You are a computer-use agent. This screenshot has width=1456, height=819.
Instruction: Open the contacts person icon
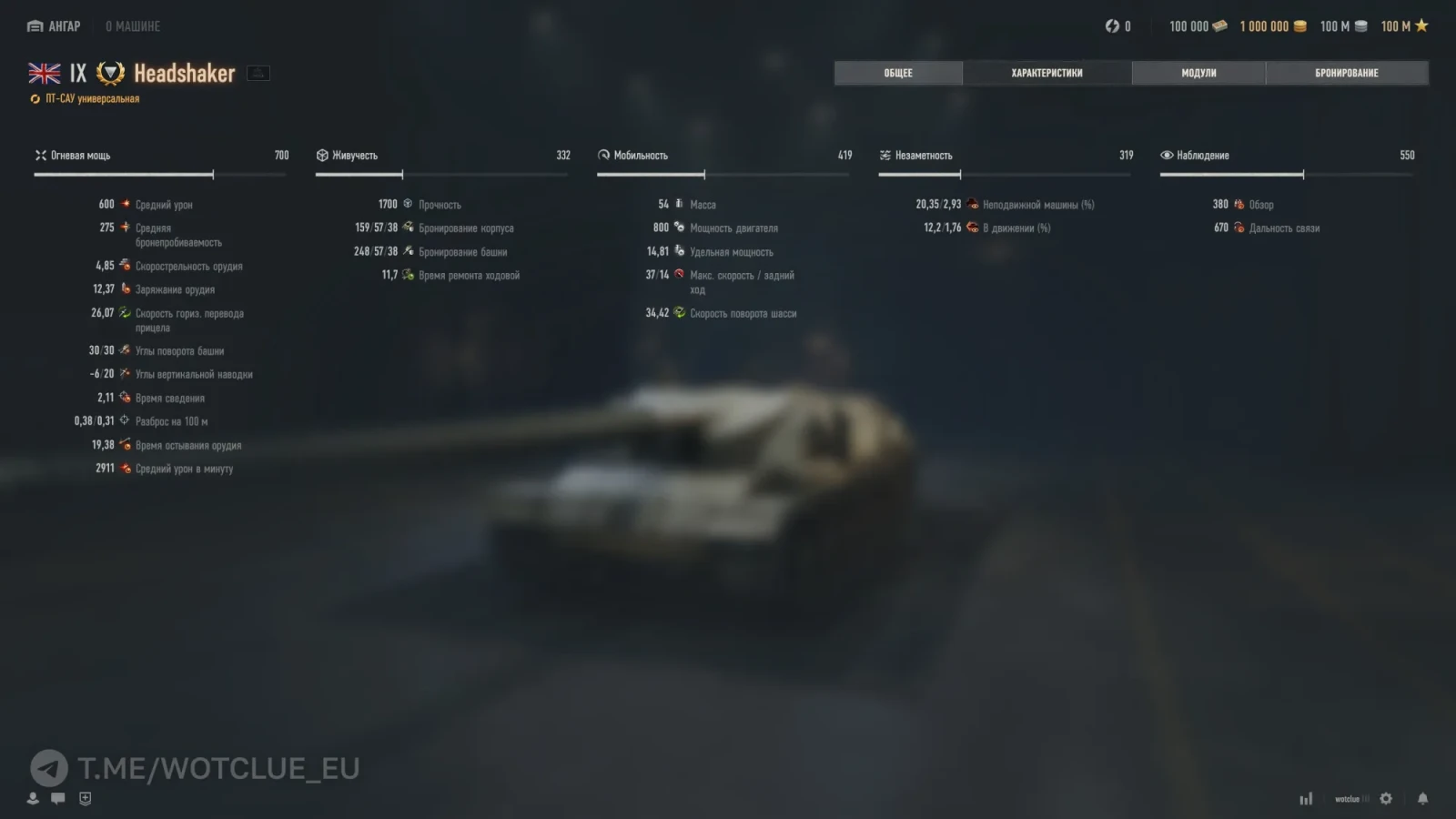click(33, 798)
